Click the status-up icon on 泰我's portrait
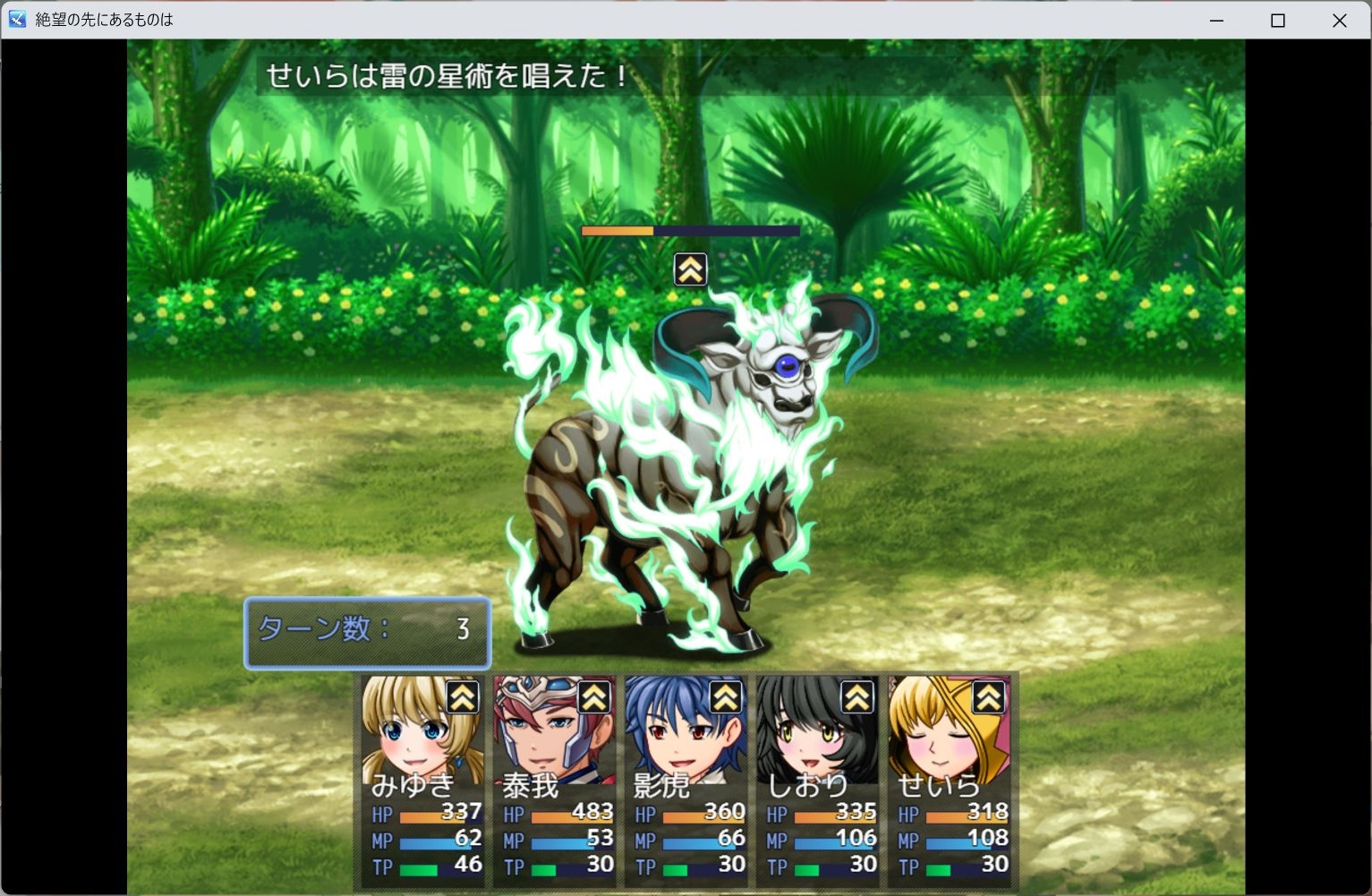Image resolution: width=1372 pixels, height=896 pixels. click(x=595, y=697)
